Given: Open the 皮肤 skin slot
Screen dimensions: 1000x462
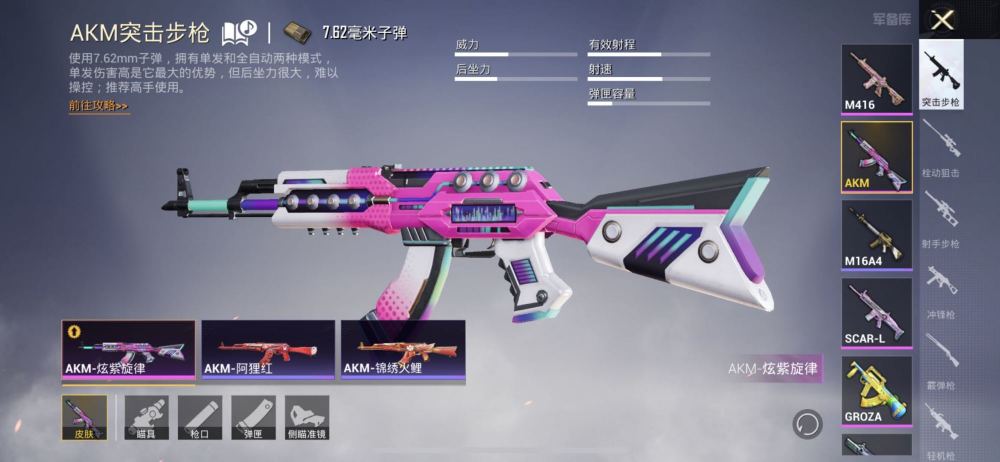Looking at the screenshot, I should pos(83,417).
